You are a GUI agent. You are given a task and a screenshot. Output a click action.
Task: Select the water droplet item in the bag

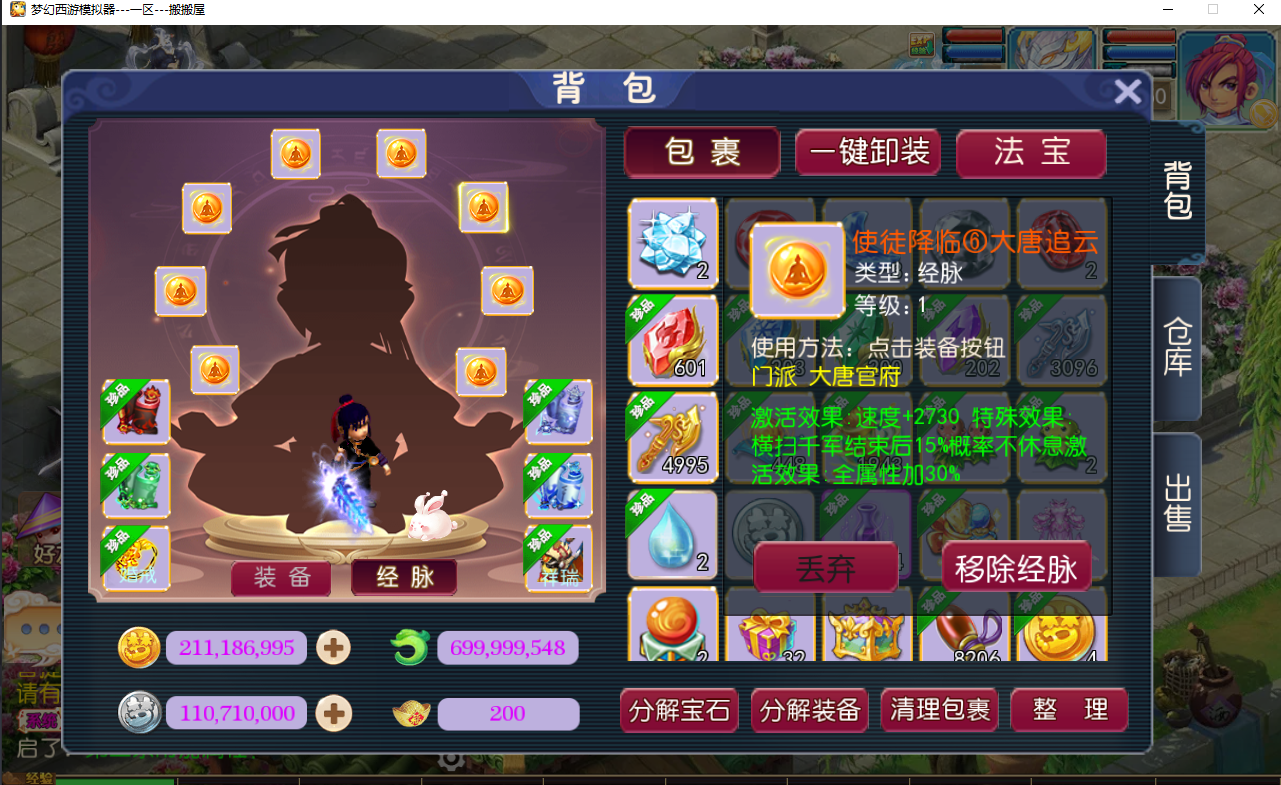pos(672,534)
